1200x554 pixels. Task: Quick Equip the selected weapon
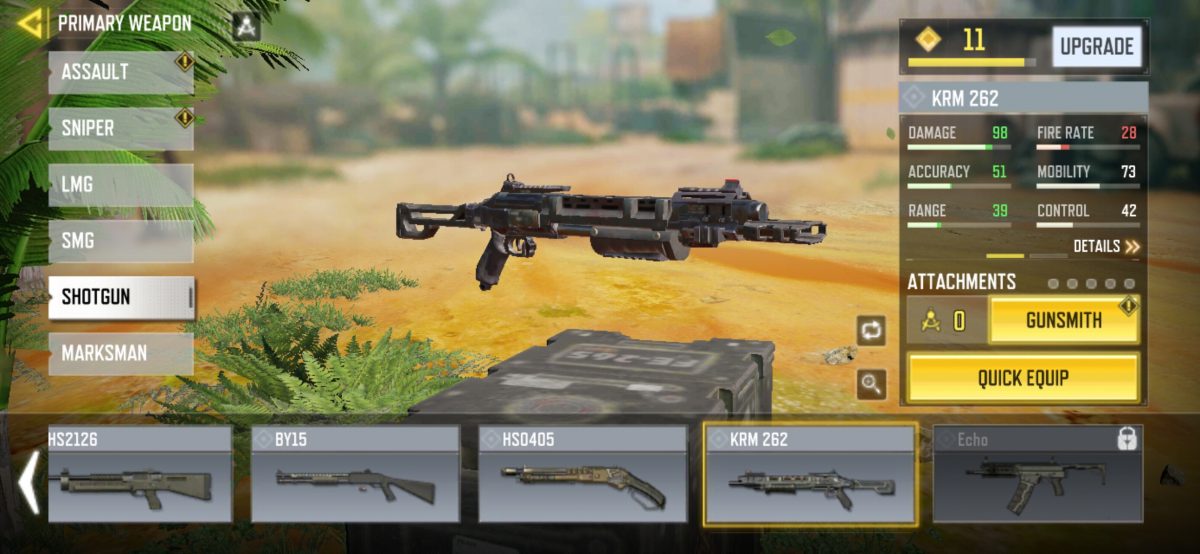[1023, 378]
